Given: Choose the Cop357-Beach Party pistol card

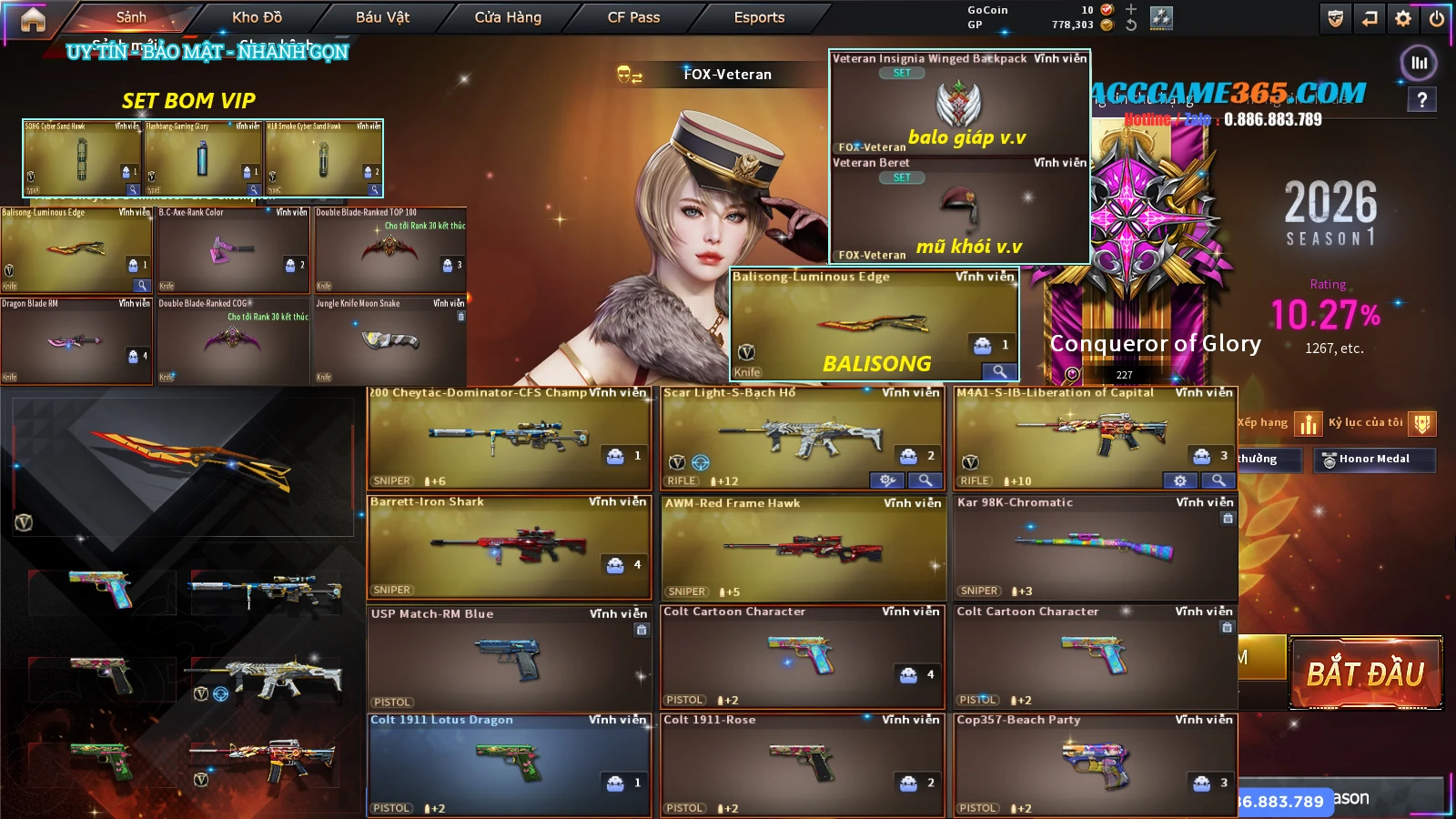Looking at the screenshot, I should tap(1095, 765).
